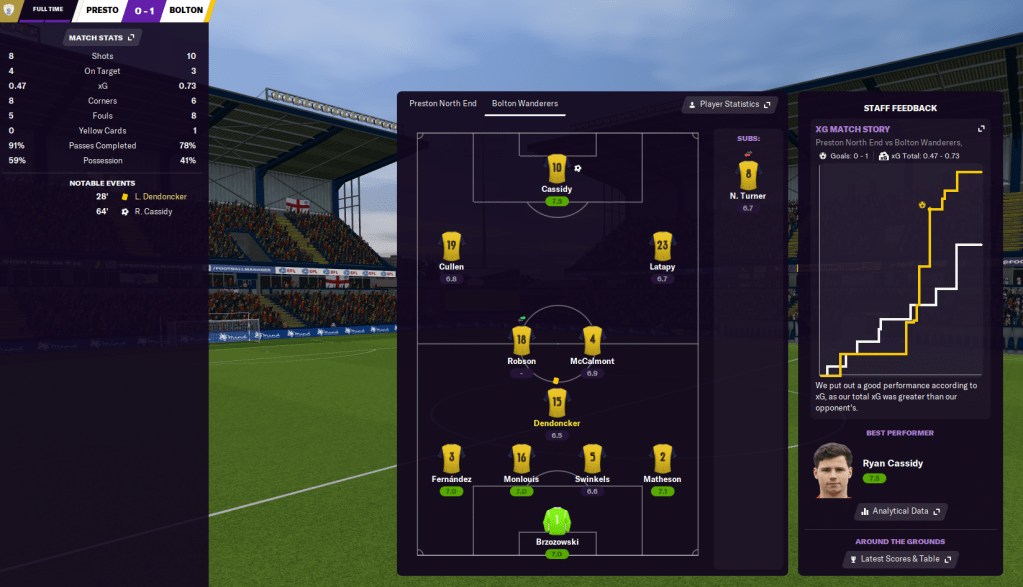
Task: Click Matheson's number 2 shirt
Action: (x=662, y=457)
